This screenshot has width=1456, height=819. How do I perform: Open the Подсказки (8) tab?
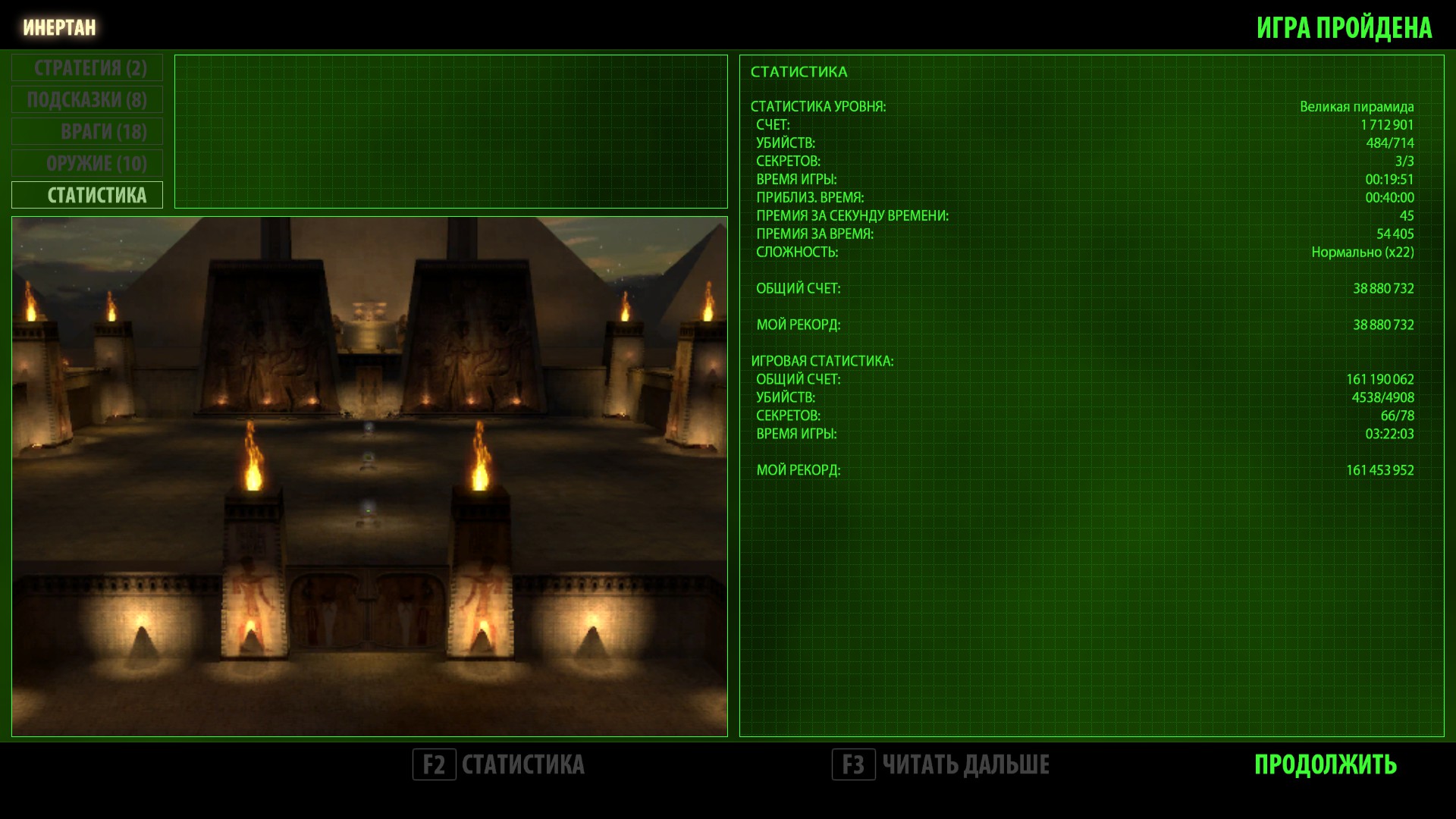87,100
